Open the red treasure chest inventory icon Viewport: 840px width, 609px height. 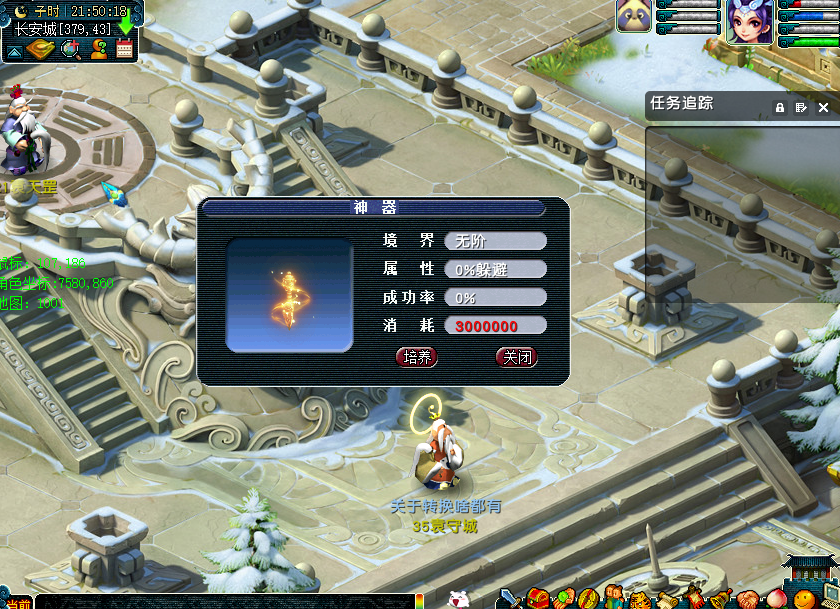tap(537, 598)
